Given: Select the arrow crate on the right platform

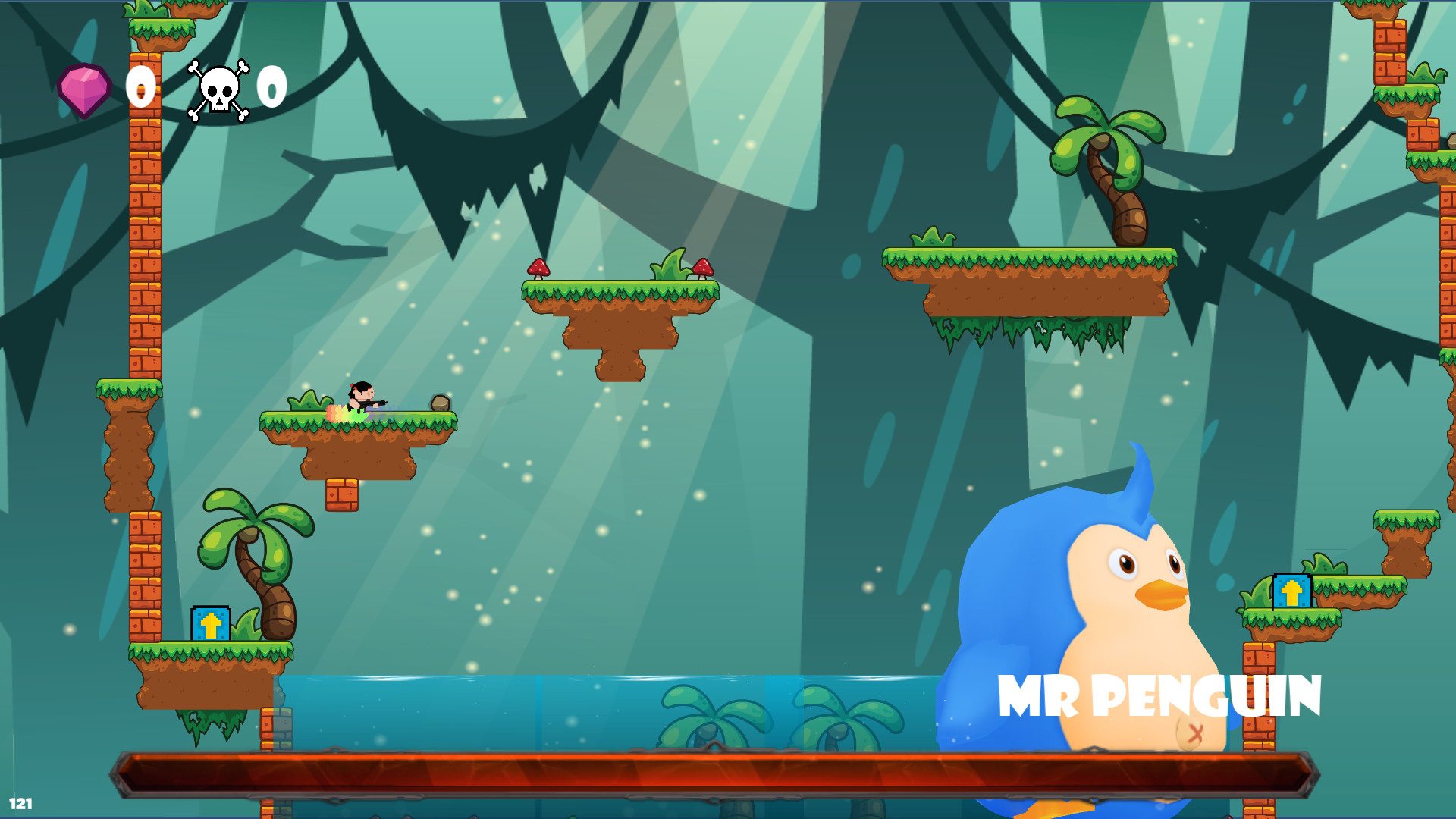Looking at the screenshot, I should (1293, 589).
